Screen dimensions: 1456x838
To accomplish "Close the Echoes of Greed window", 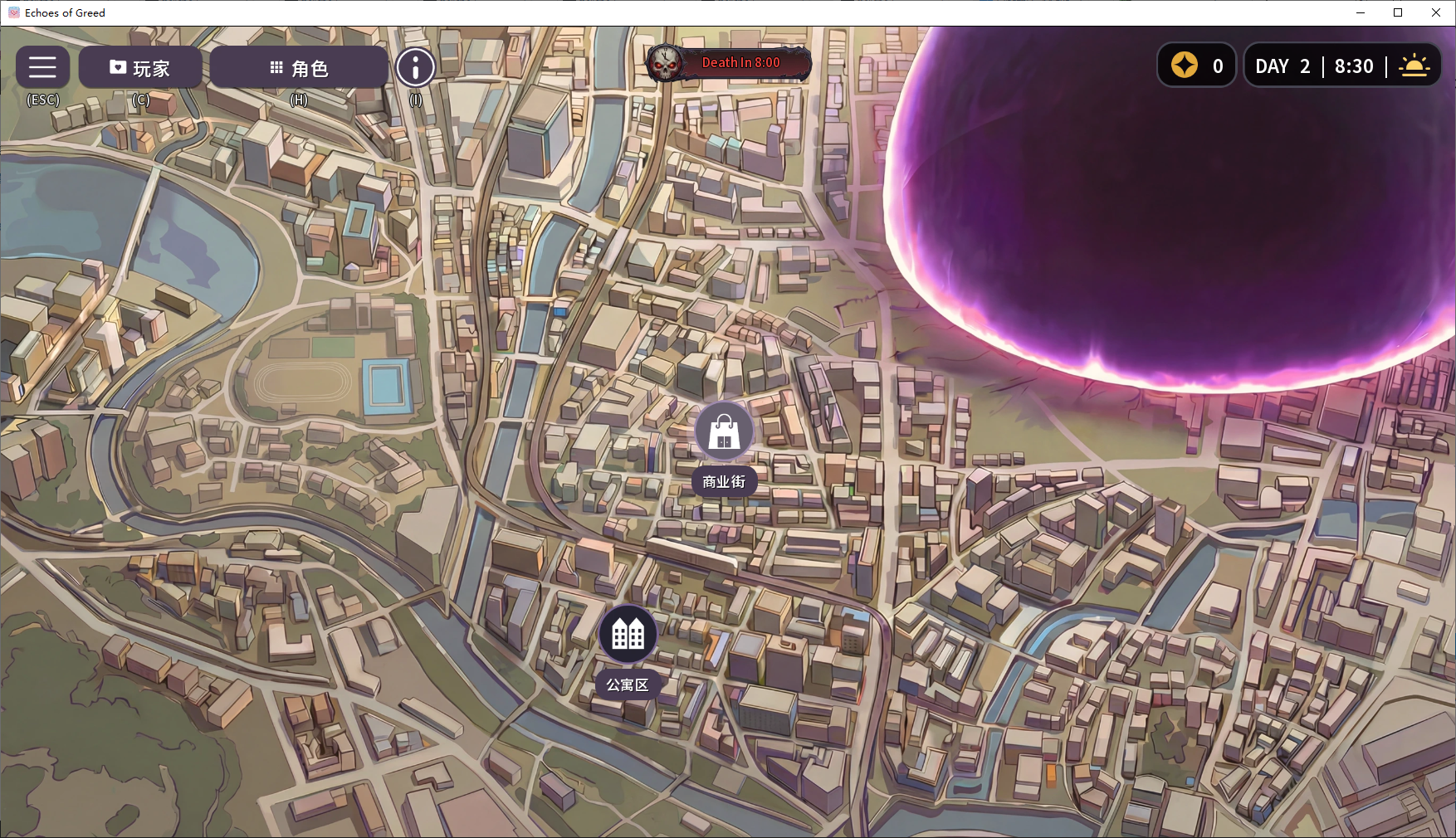I will pos(1435,12).
